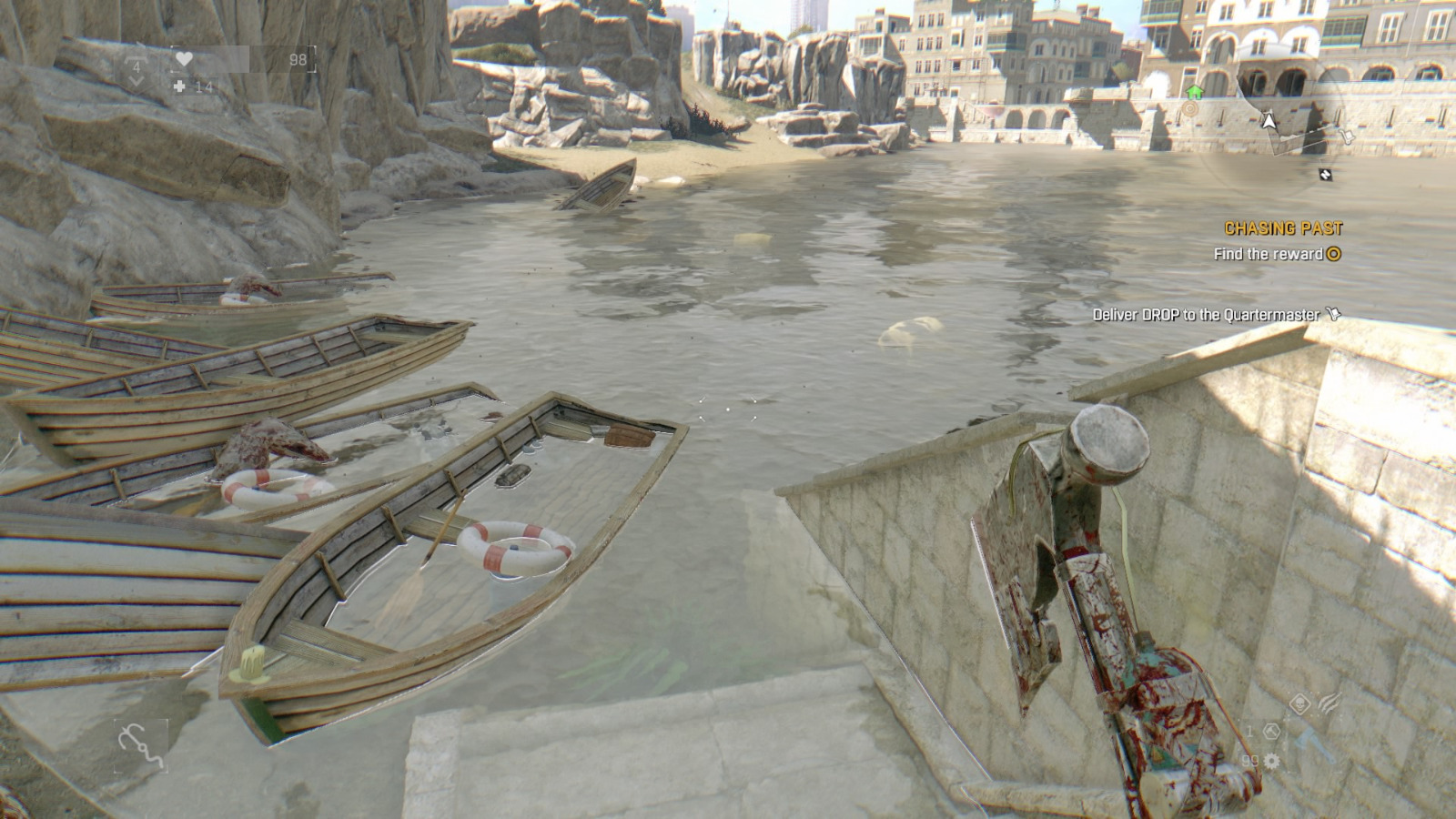The image size is (1456, 819).
Task: Select the medkit plus icon
Action: [179, 87]
